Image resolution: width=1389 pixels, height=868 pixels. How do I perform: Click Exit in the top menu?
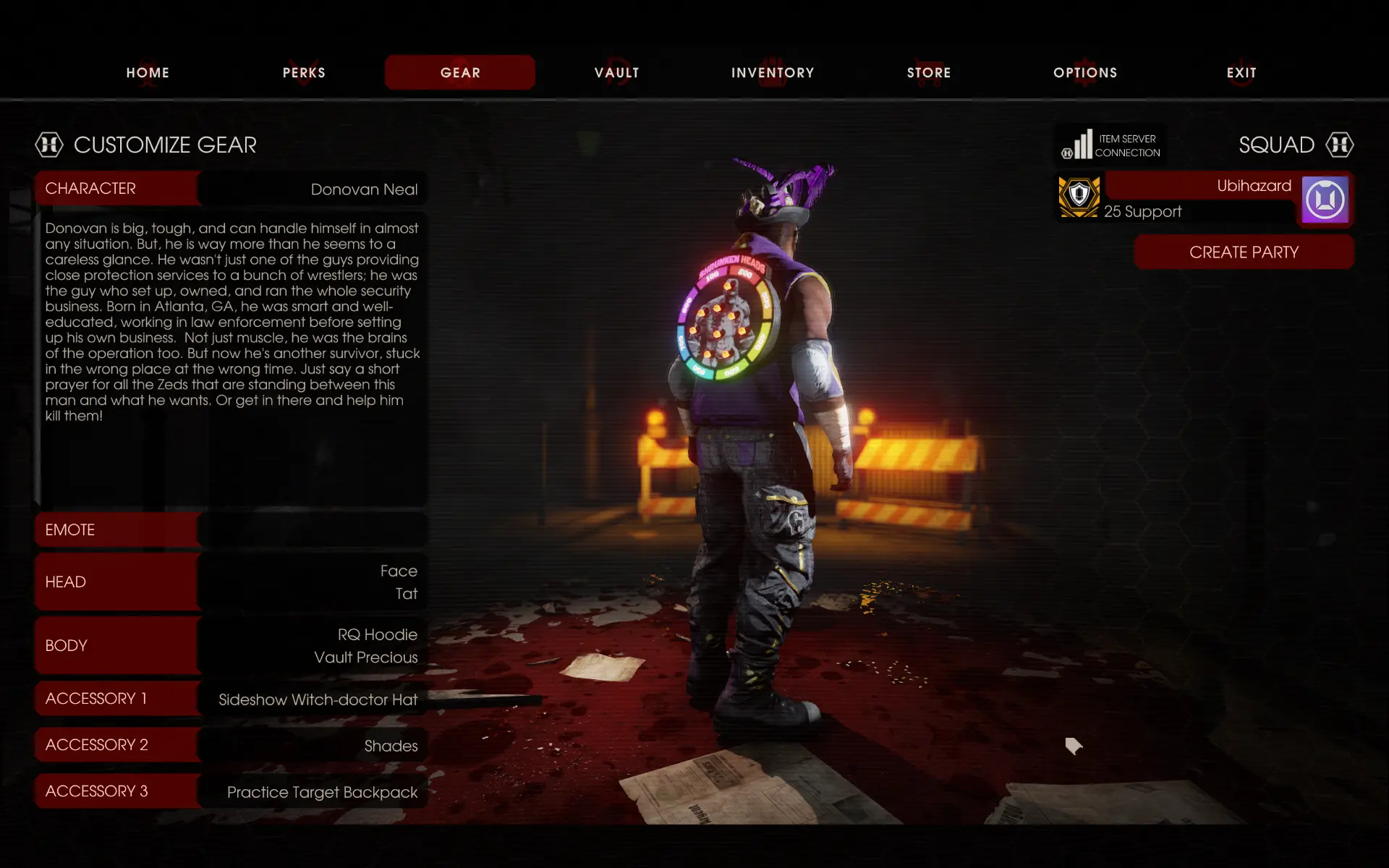click(1241, 72)
